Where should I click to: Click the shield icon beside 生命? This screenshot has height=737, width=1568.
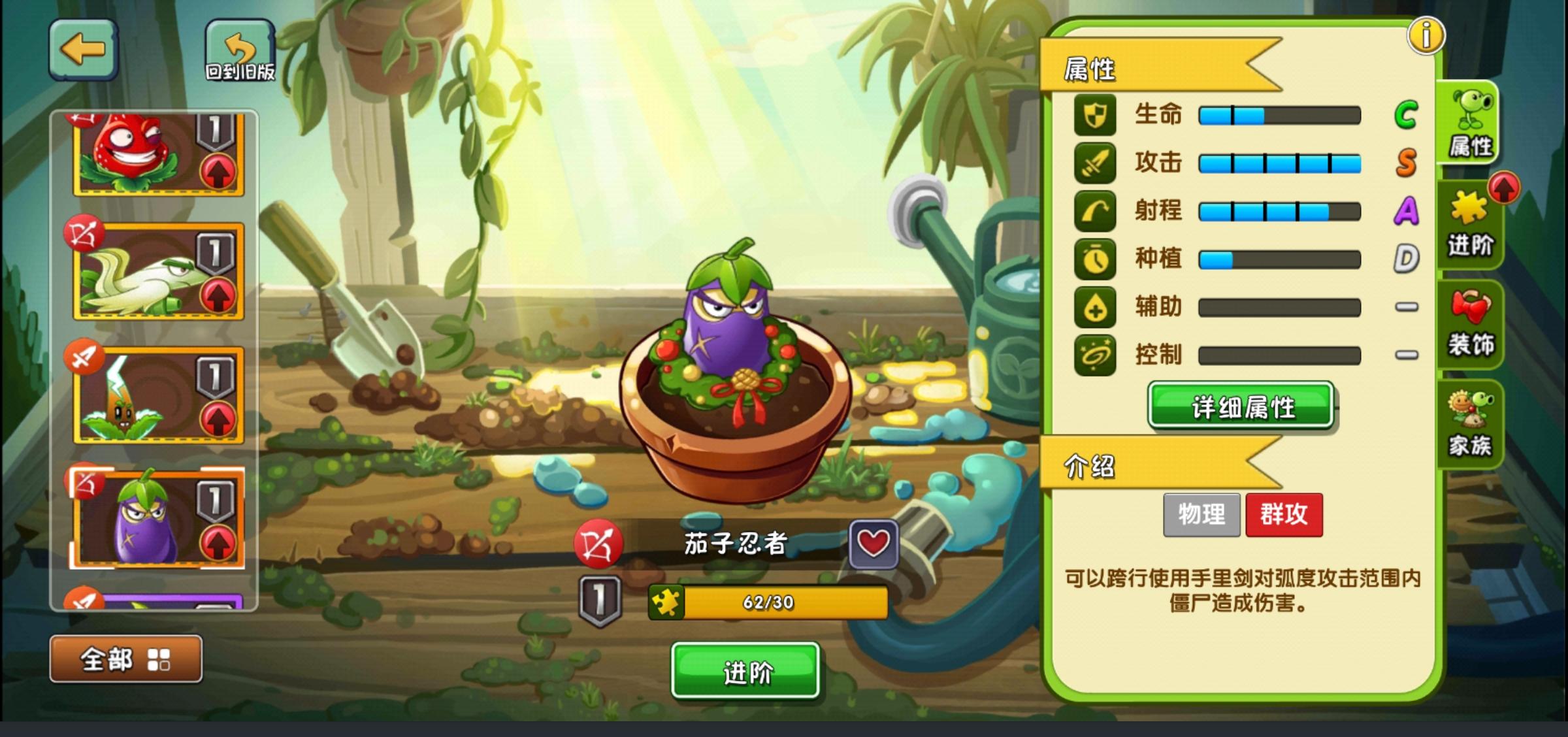pyautogui.click(x=1094, y=114)
